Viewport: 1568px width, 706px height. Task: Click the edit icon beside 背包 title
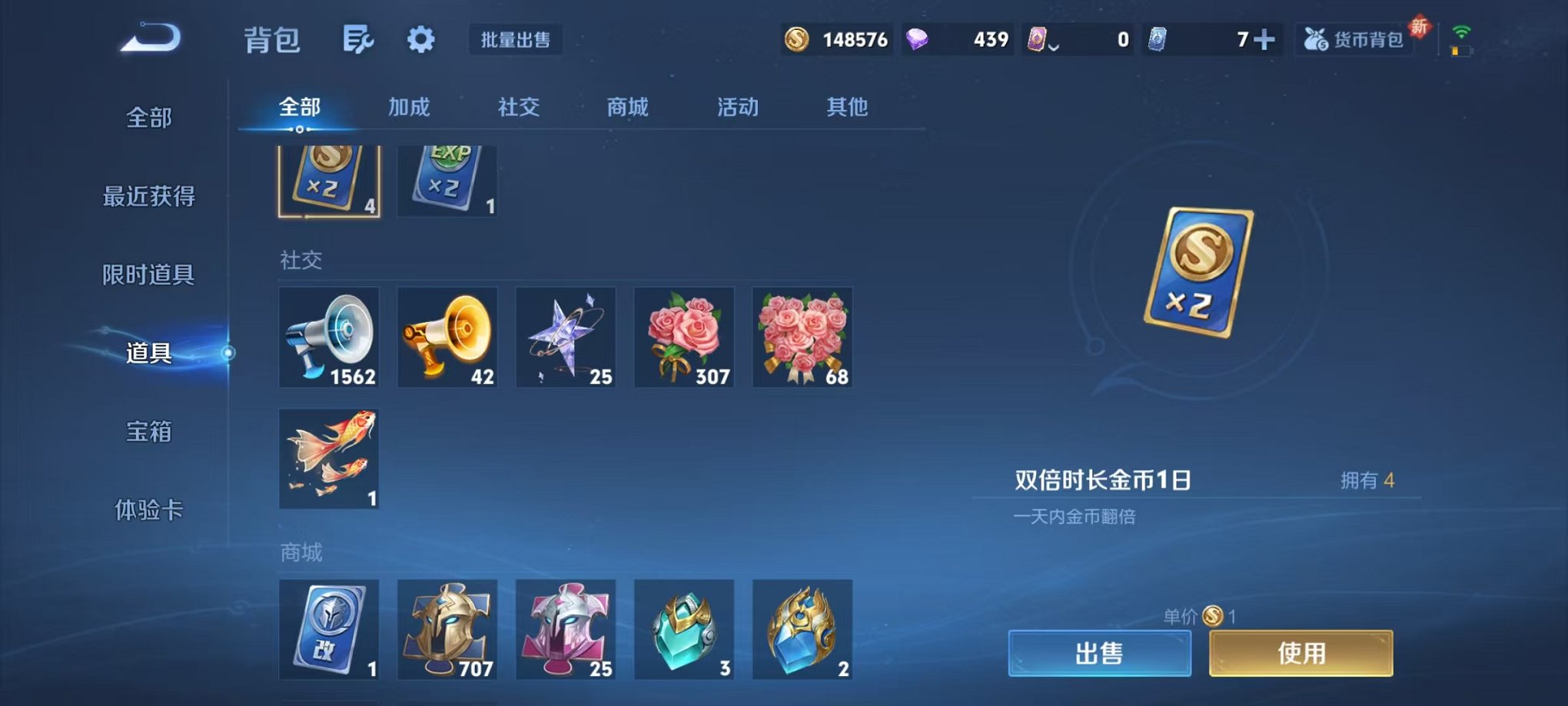(357, 38)
